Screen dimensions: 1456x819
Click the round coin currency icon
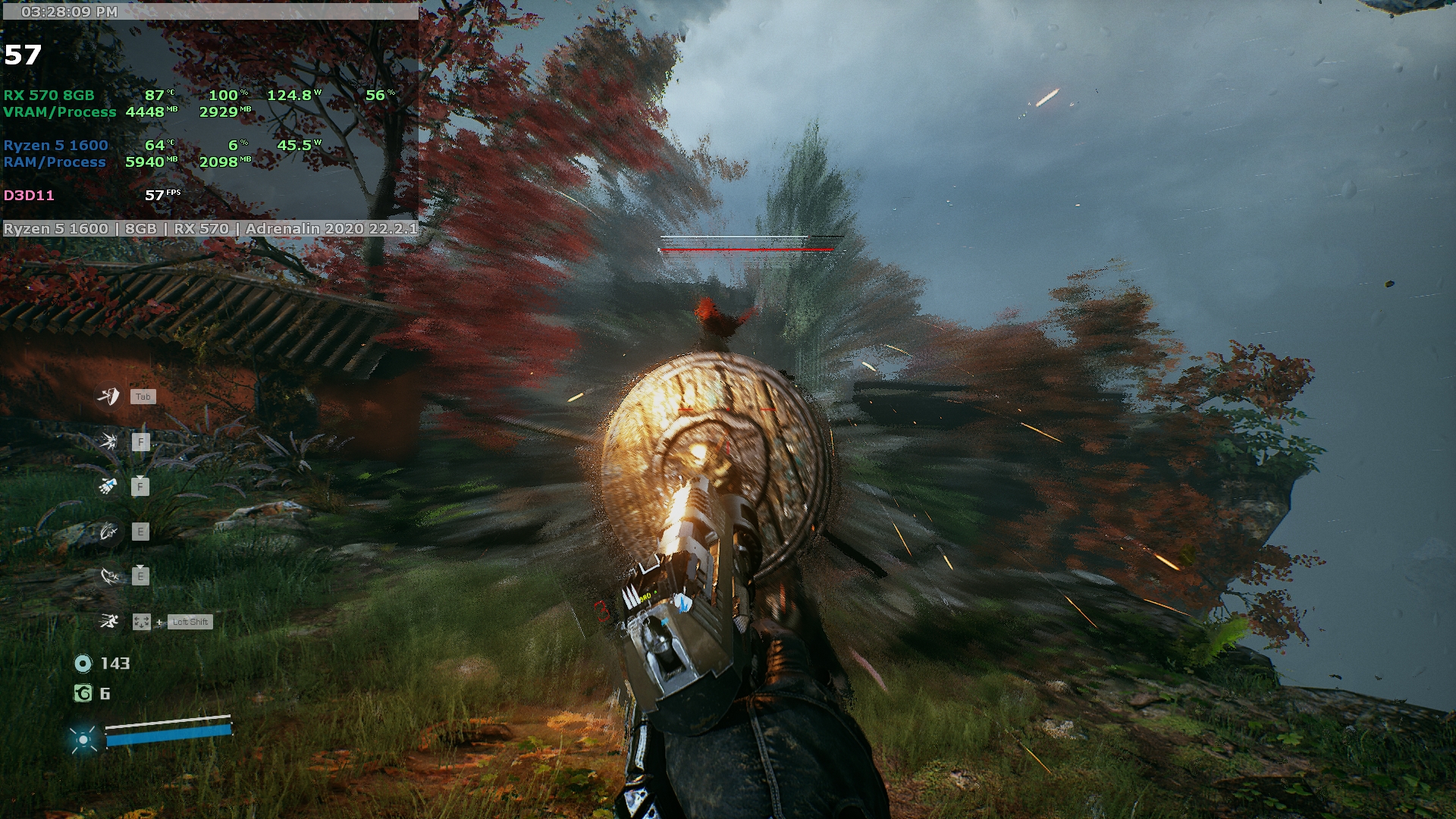[x=83, y=664]
